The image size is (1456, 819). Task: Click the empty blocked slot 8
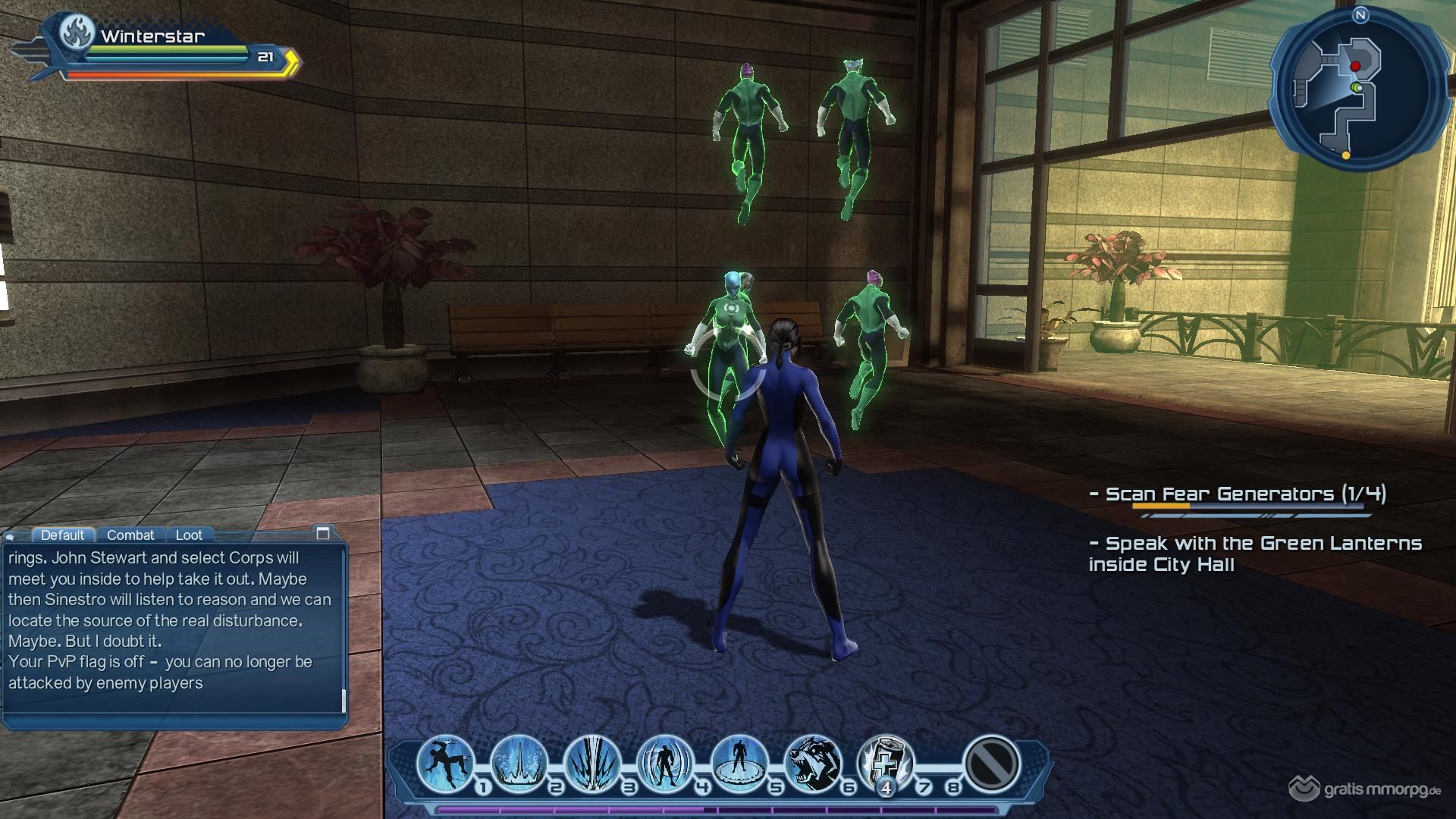991,763
